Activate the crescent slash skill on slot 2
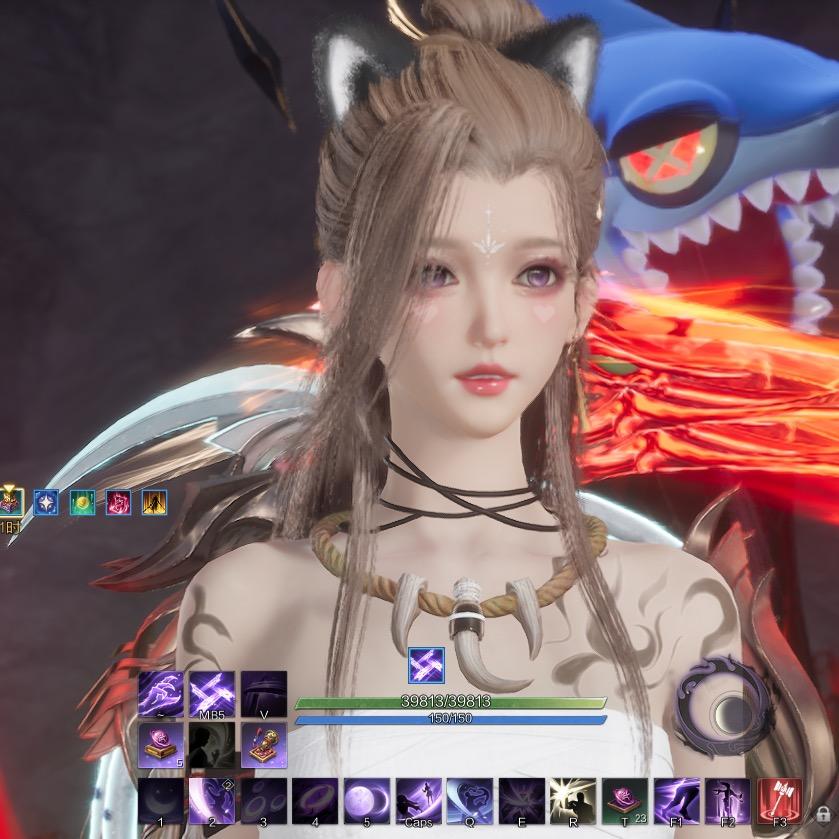 211,801
